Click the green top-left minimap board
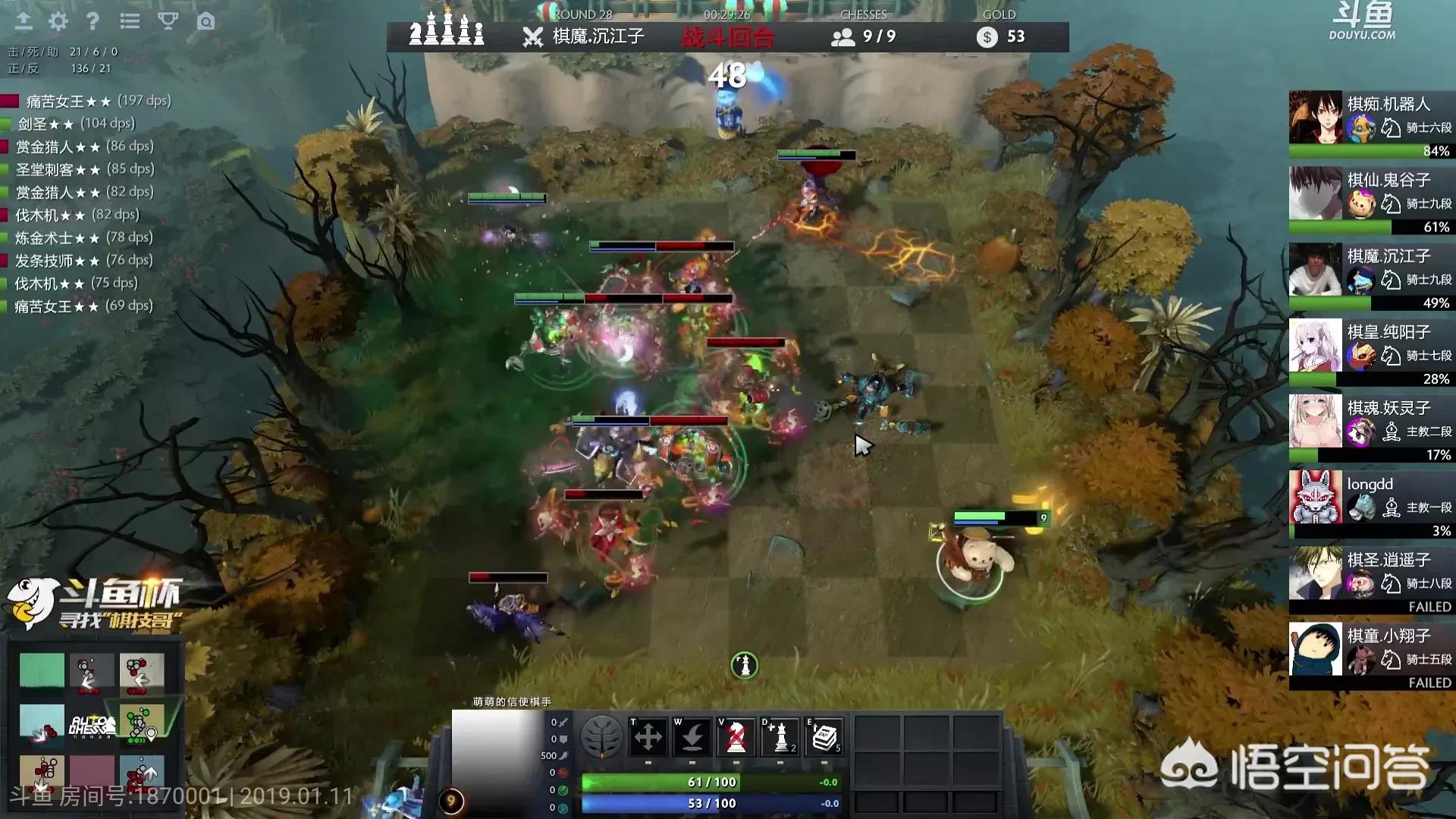The height and width of the screenshot is (819, 1456). click(x=42, y=671)
